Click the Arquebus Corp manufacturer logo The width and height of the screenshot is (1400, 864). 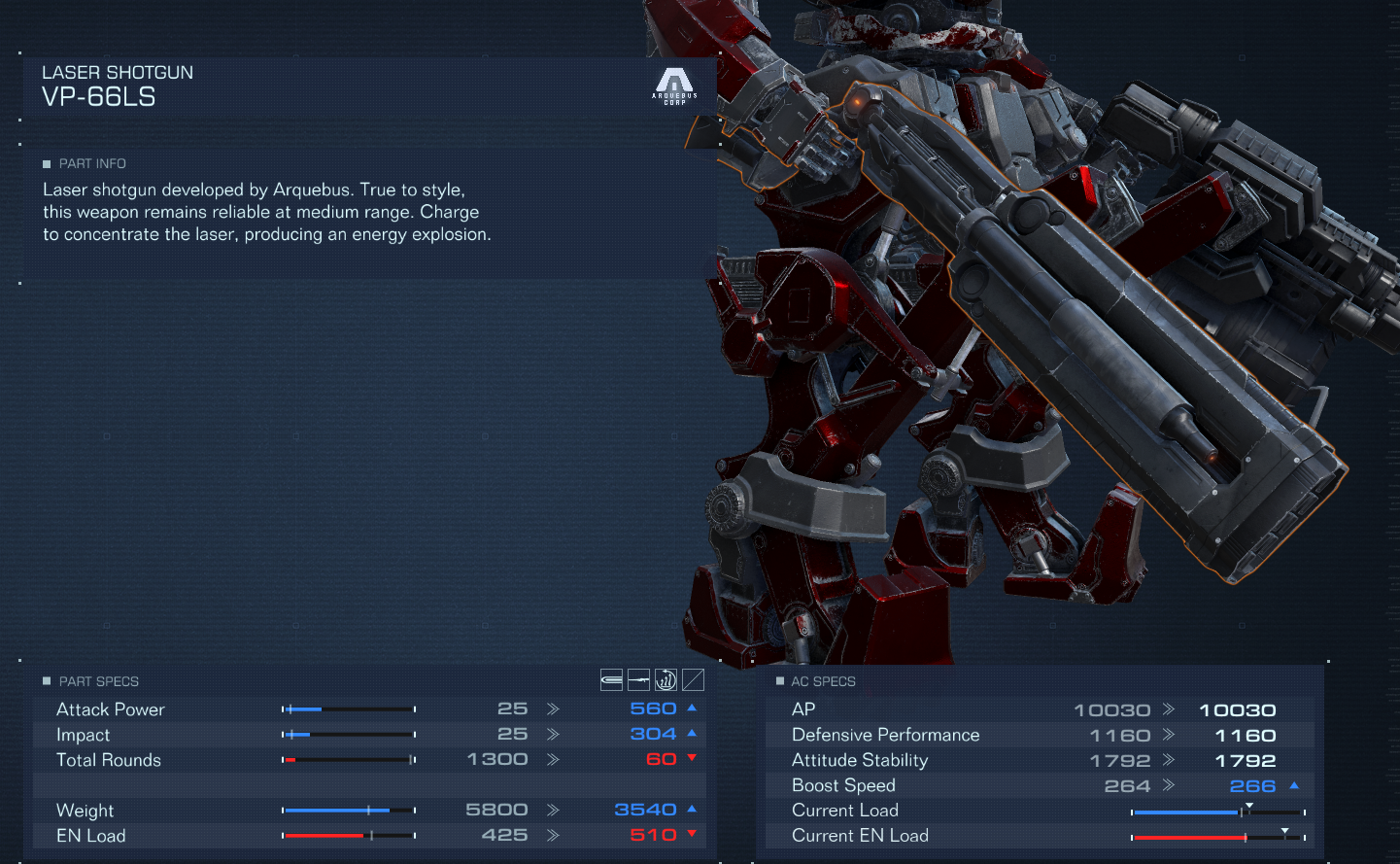[x=674, y=86]
